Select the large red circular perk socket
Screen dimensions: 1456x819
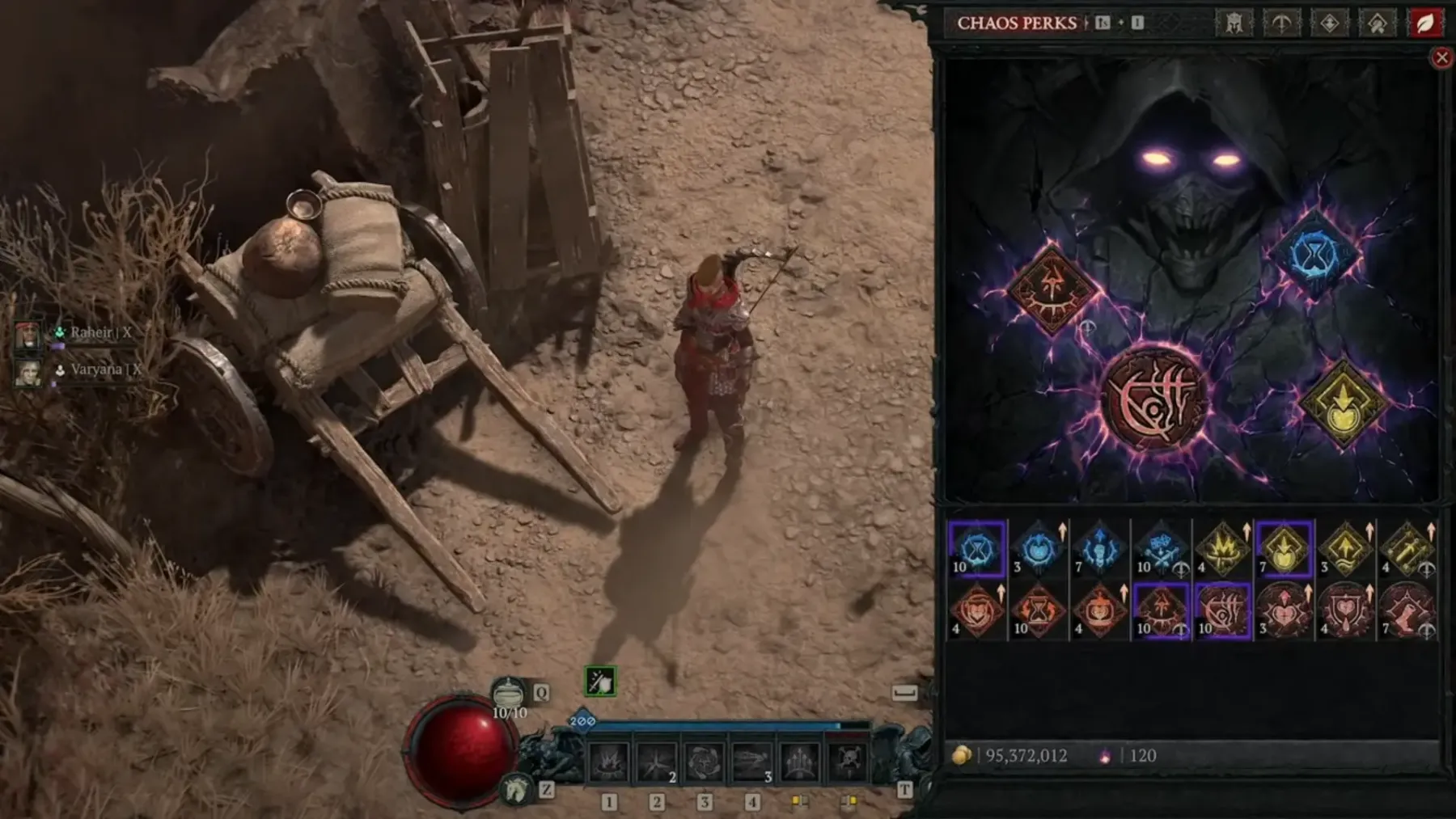click(1155, 398)
